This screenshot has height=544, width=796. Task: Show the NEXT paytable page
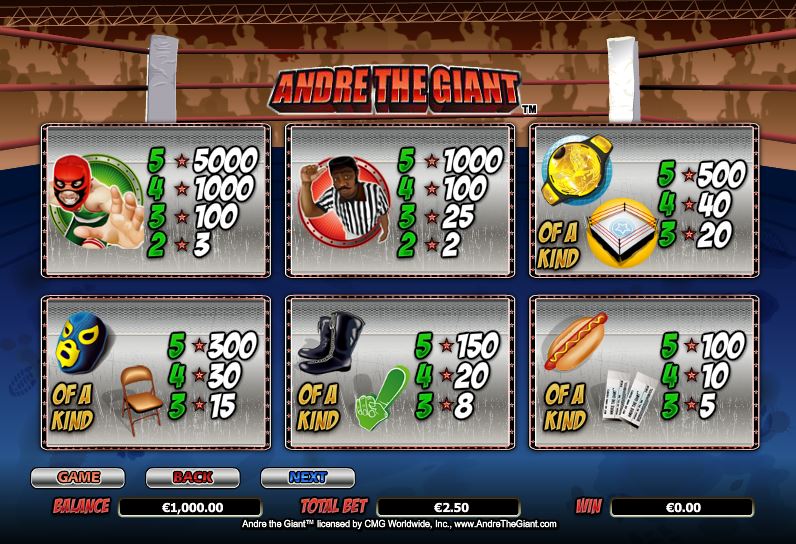(x=308, y=477)
